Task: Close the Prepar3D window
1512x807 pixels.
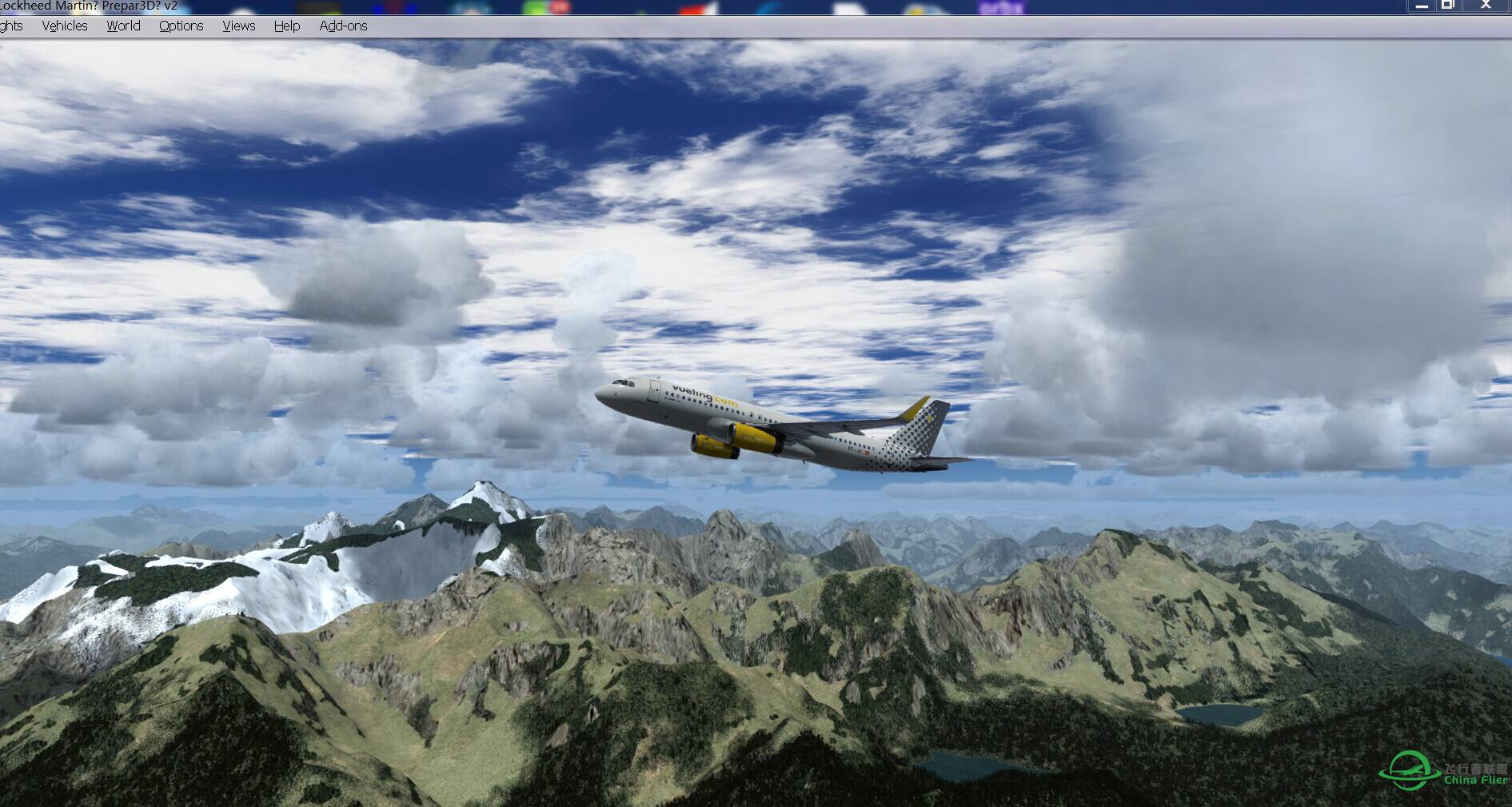Action: (1486, 6)
